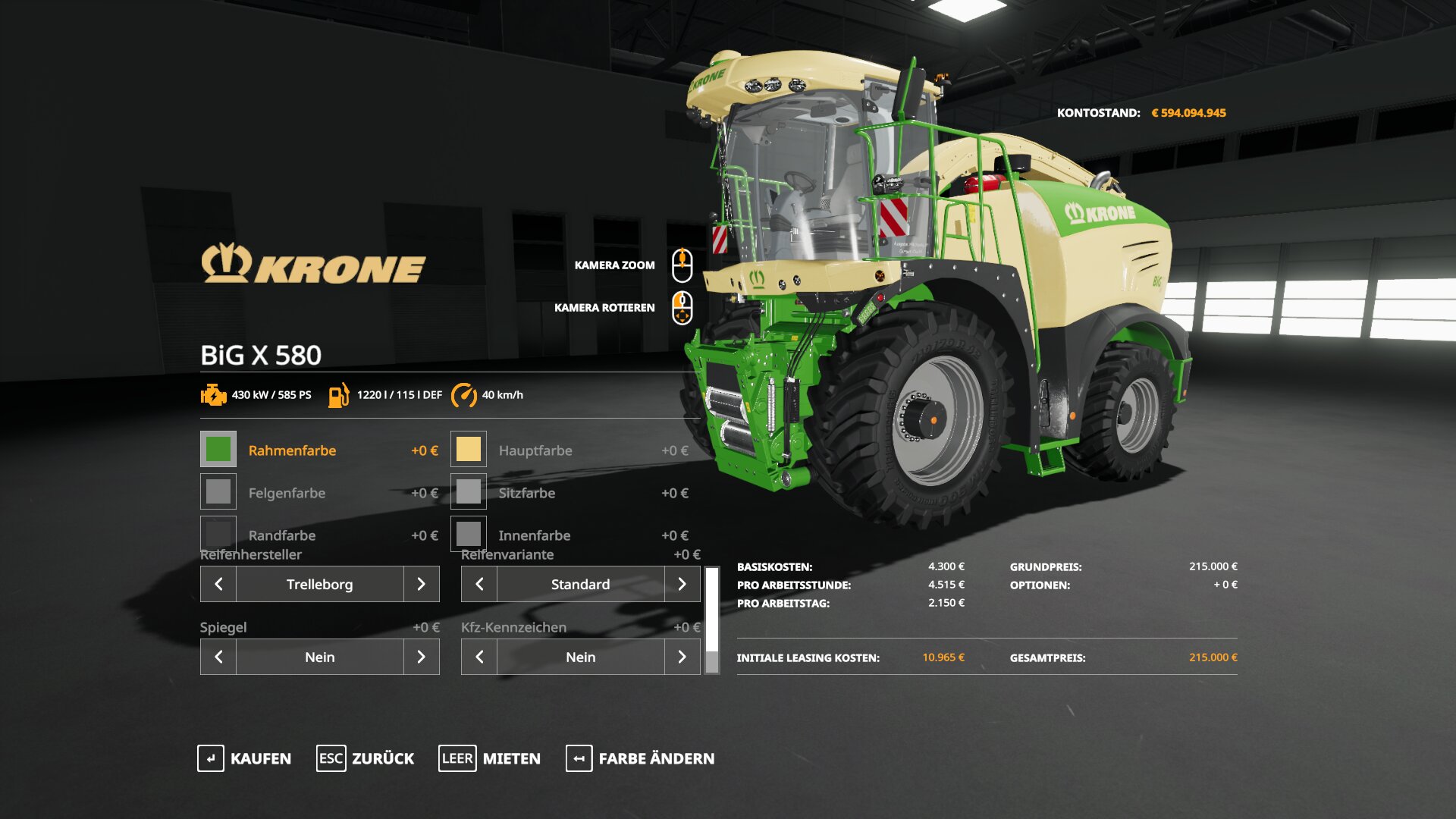The height and width of the screenshot is (819, 1456).
Task: Click right arrow for Spiegel option
Action: click(x=421, y=657)
